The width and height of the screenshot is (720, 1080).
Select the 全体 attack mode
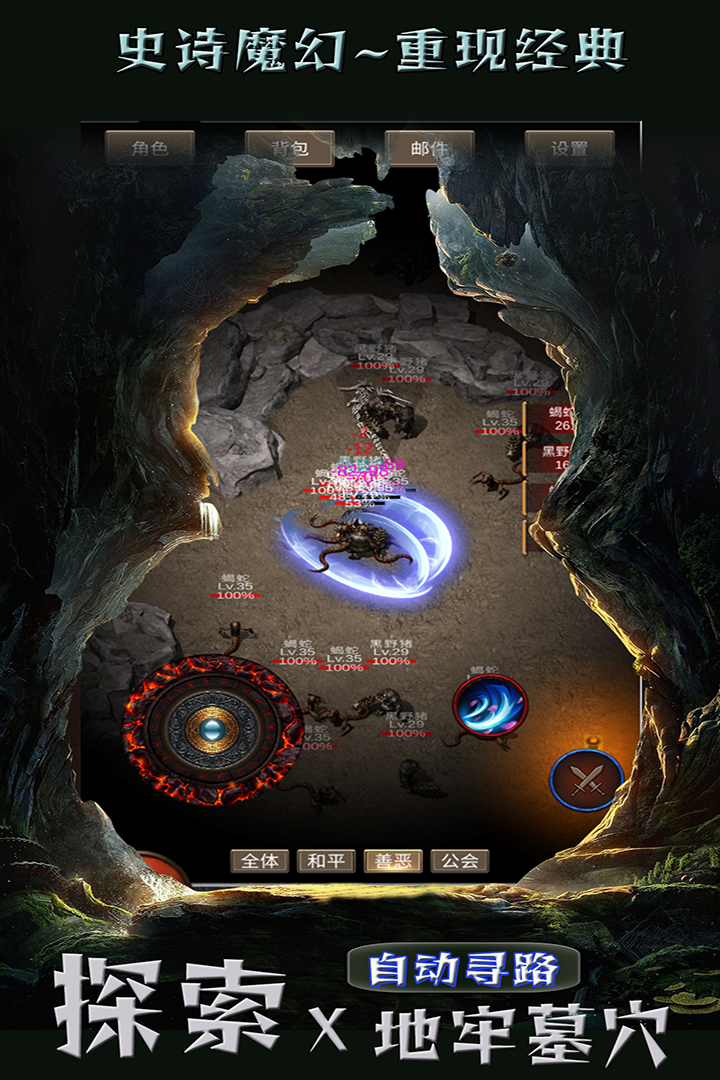point(260,861)
